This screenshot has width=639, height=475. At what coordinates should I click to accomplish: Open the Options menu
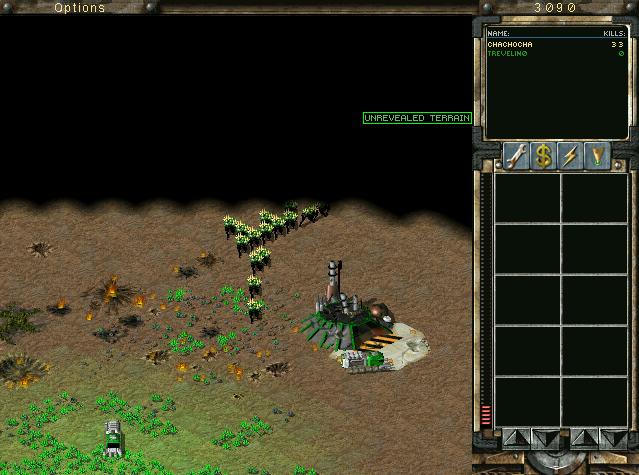tap(79, 8)
